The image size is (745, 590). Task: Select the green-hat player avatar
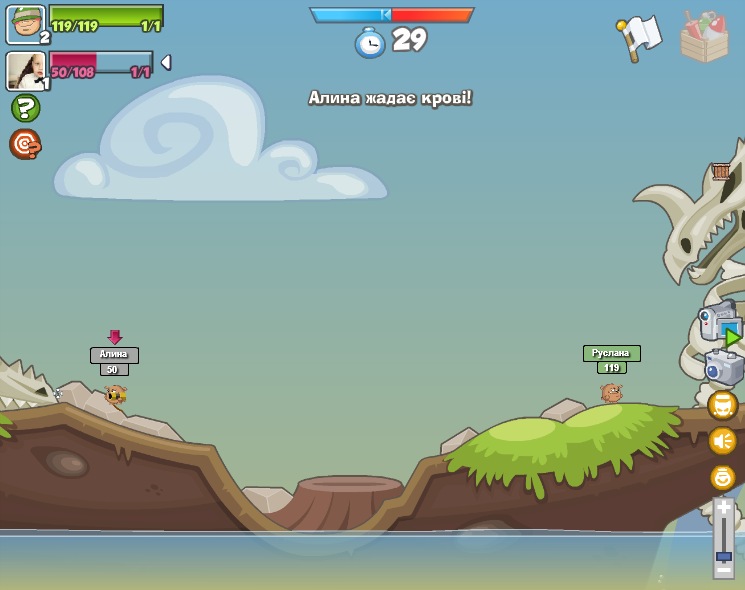pos(26,24)
